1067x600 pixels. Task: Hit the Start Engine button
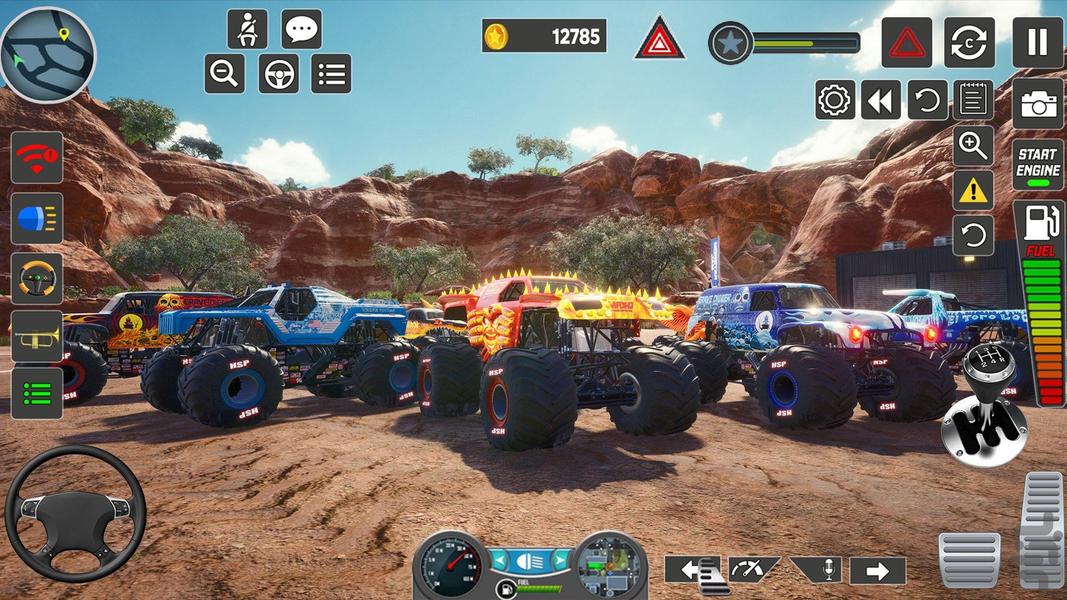pos(1037,164)
